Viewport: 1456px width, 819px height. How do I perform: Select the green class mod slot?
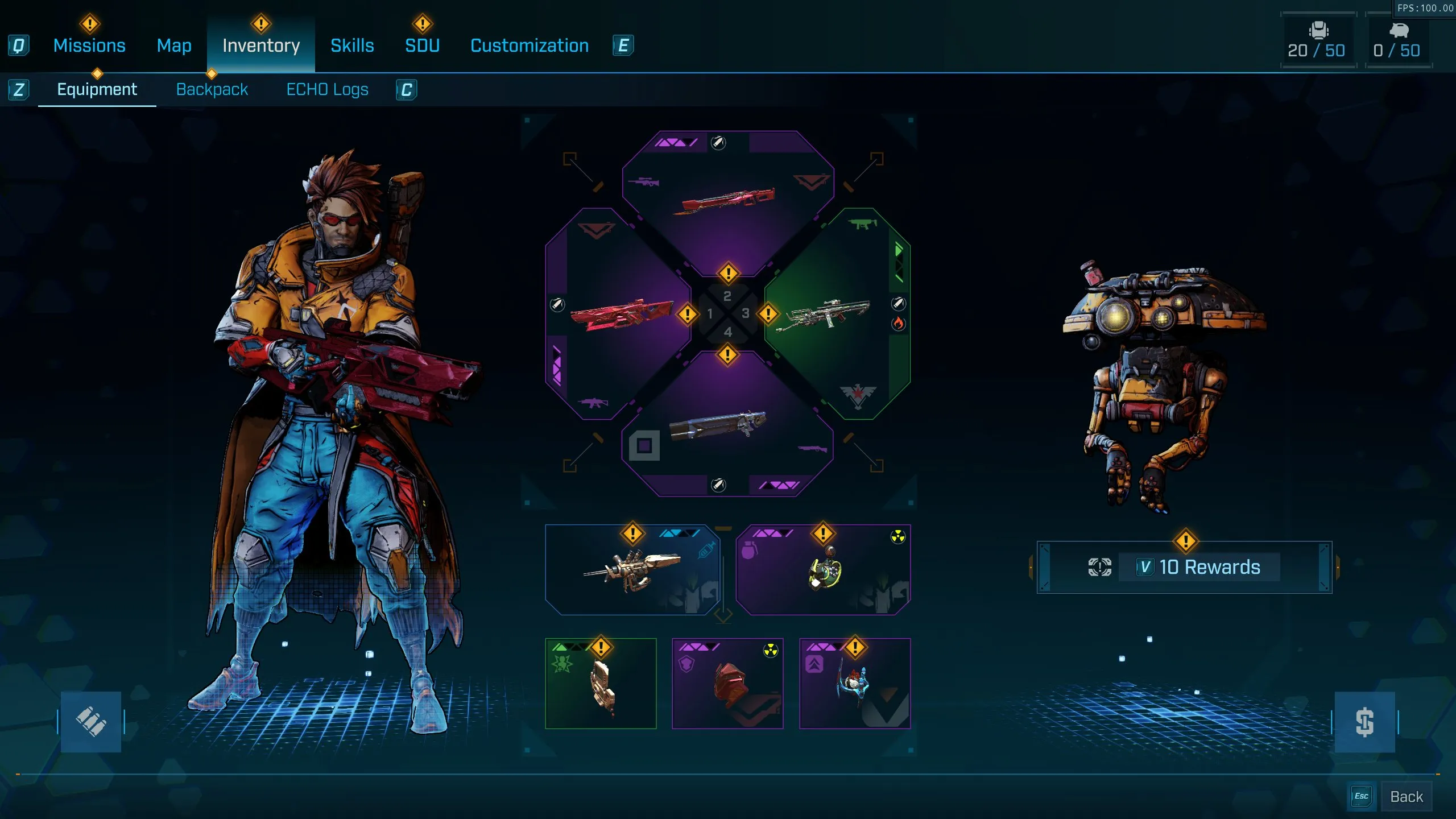click(601, 683)
